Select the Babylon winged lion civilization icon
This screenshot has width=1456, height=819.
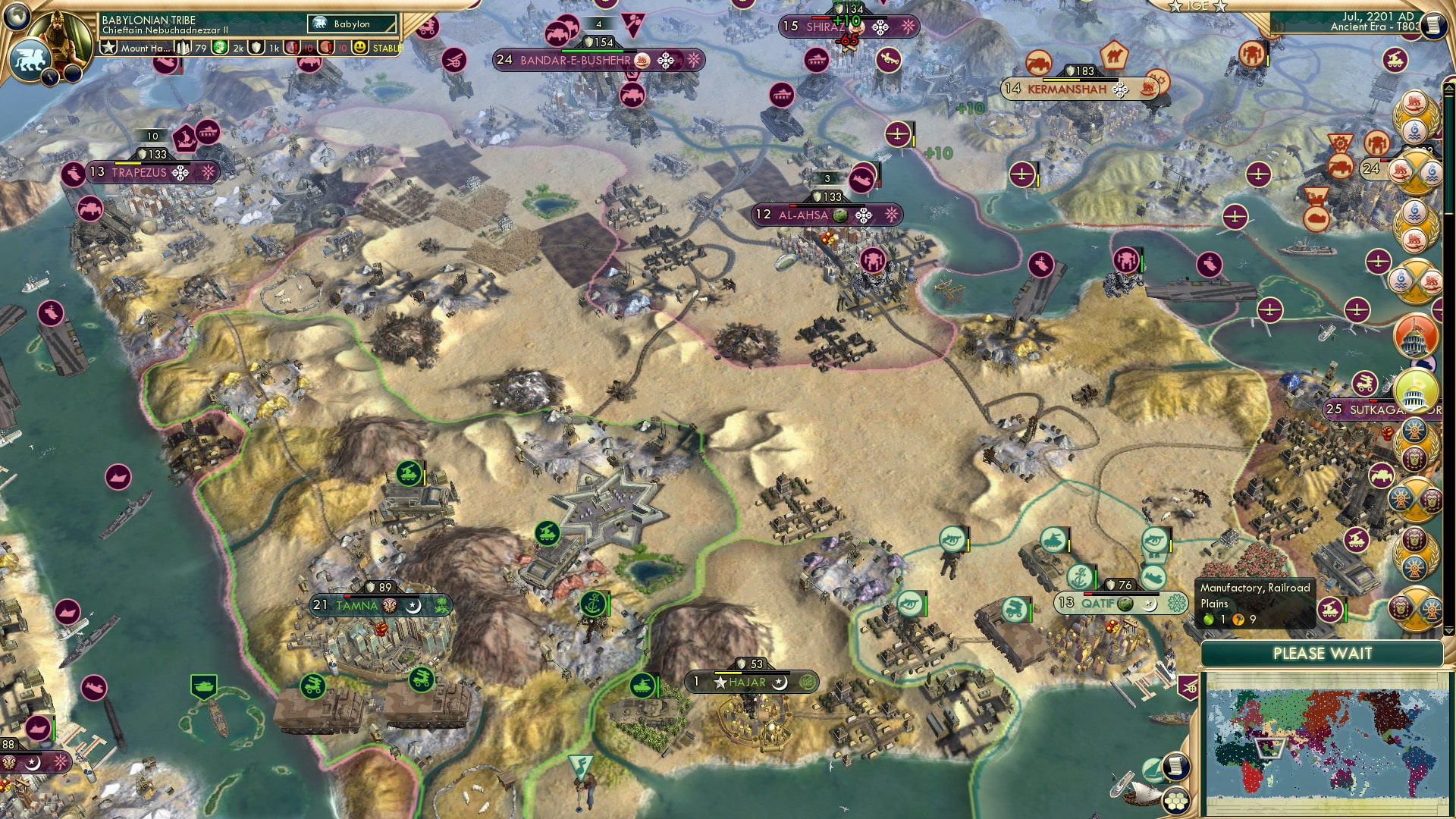point(30,61)
